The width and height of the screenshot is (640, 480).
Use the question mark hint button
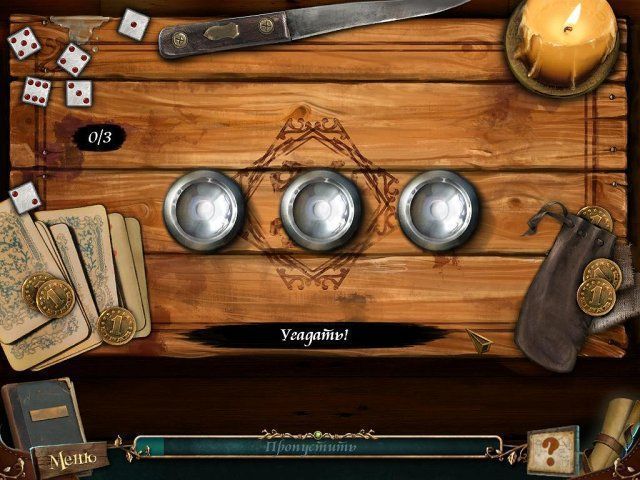553,448
